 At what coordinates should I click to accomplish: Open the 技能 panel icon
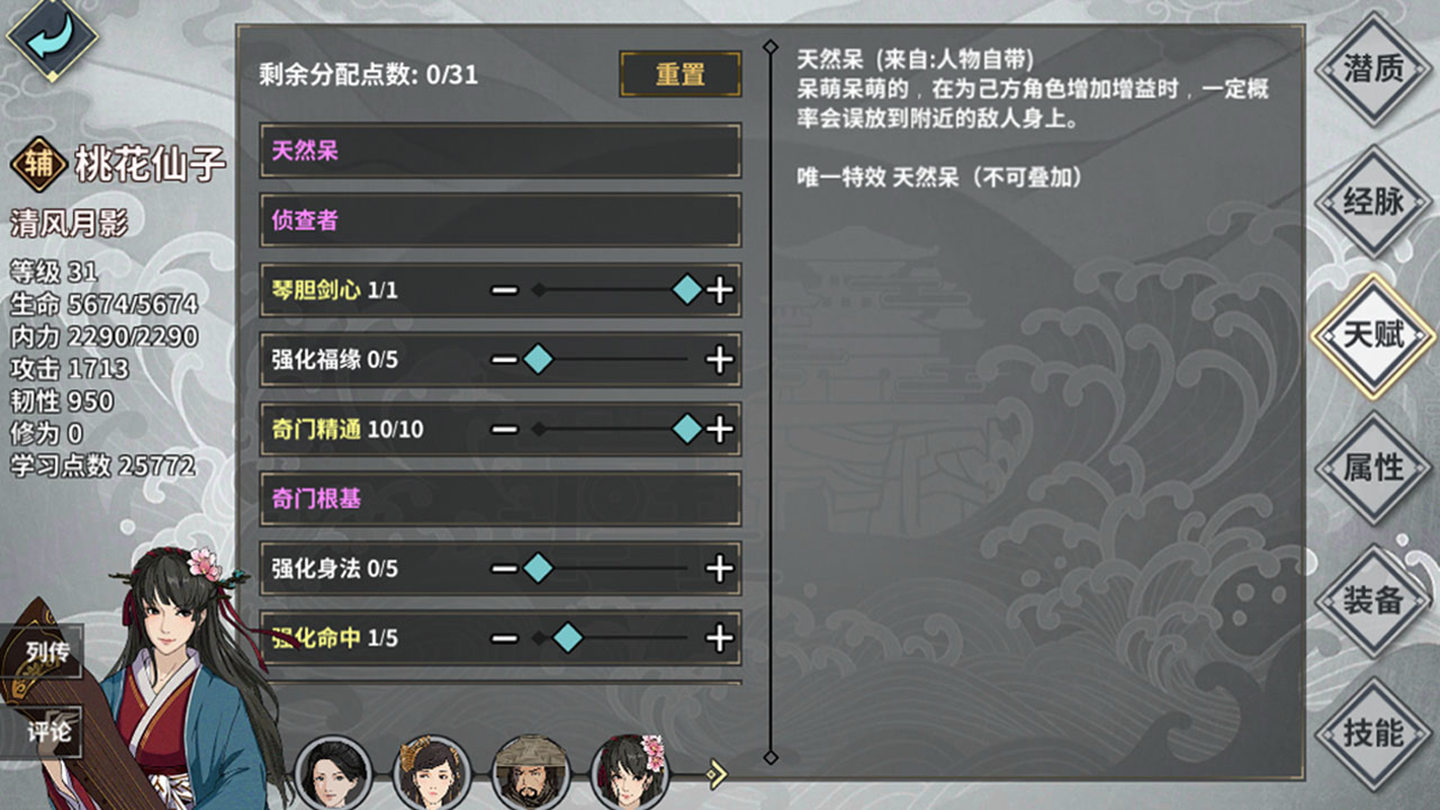pos(1373,733)
